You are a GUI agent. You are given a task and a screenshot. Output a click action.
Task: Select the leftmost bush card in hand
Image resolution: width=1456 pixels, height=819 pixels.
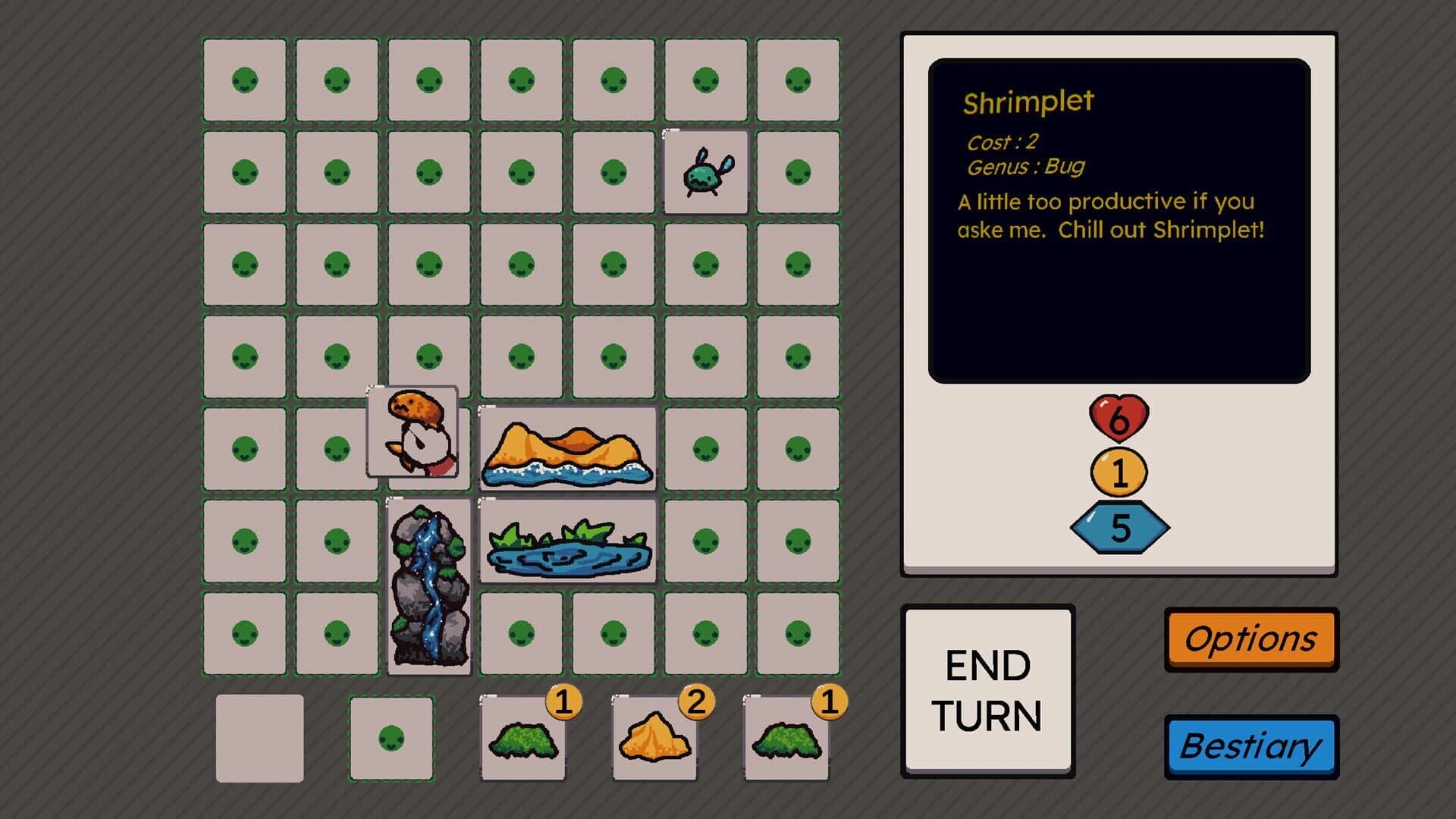(523, 739)
